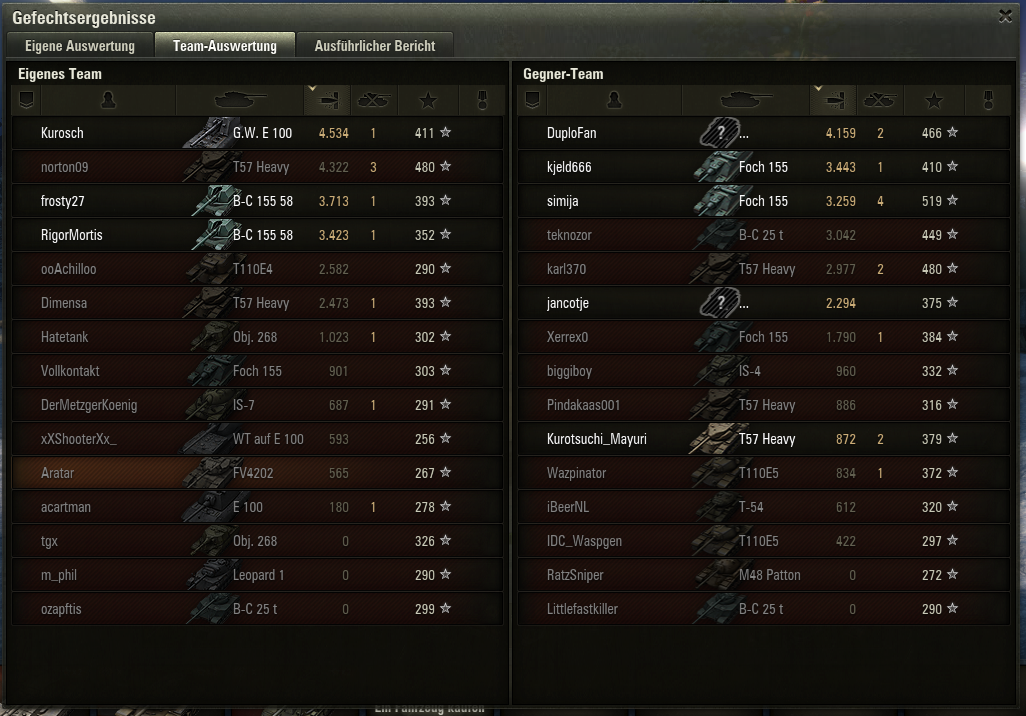This screenshot has width=1026, height=716.
Task: Select frosty27 from the team list
Action: 63,201
